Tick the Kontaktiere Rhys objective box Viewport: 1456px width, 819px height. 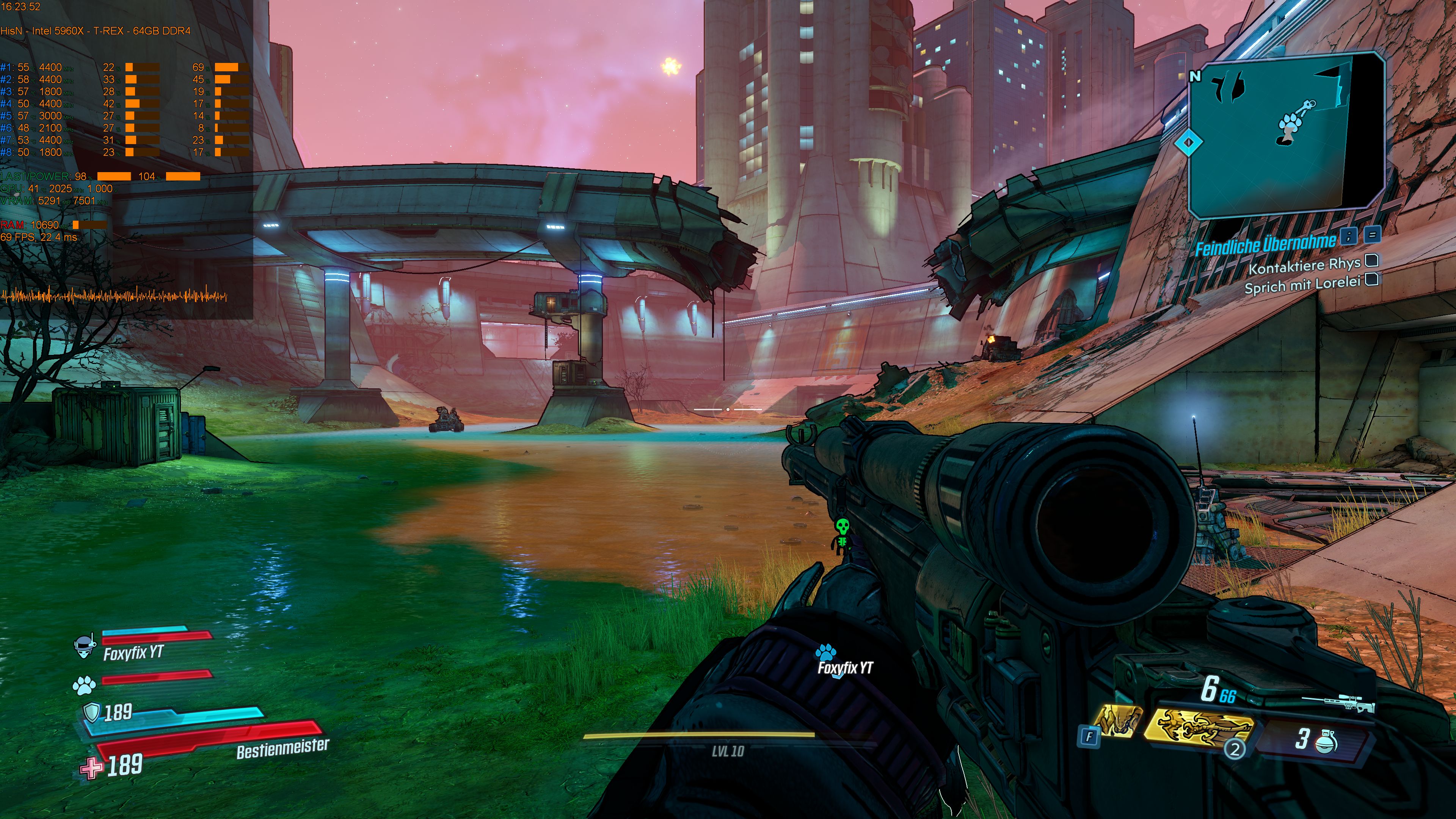coord(1372,260)
